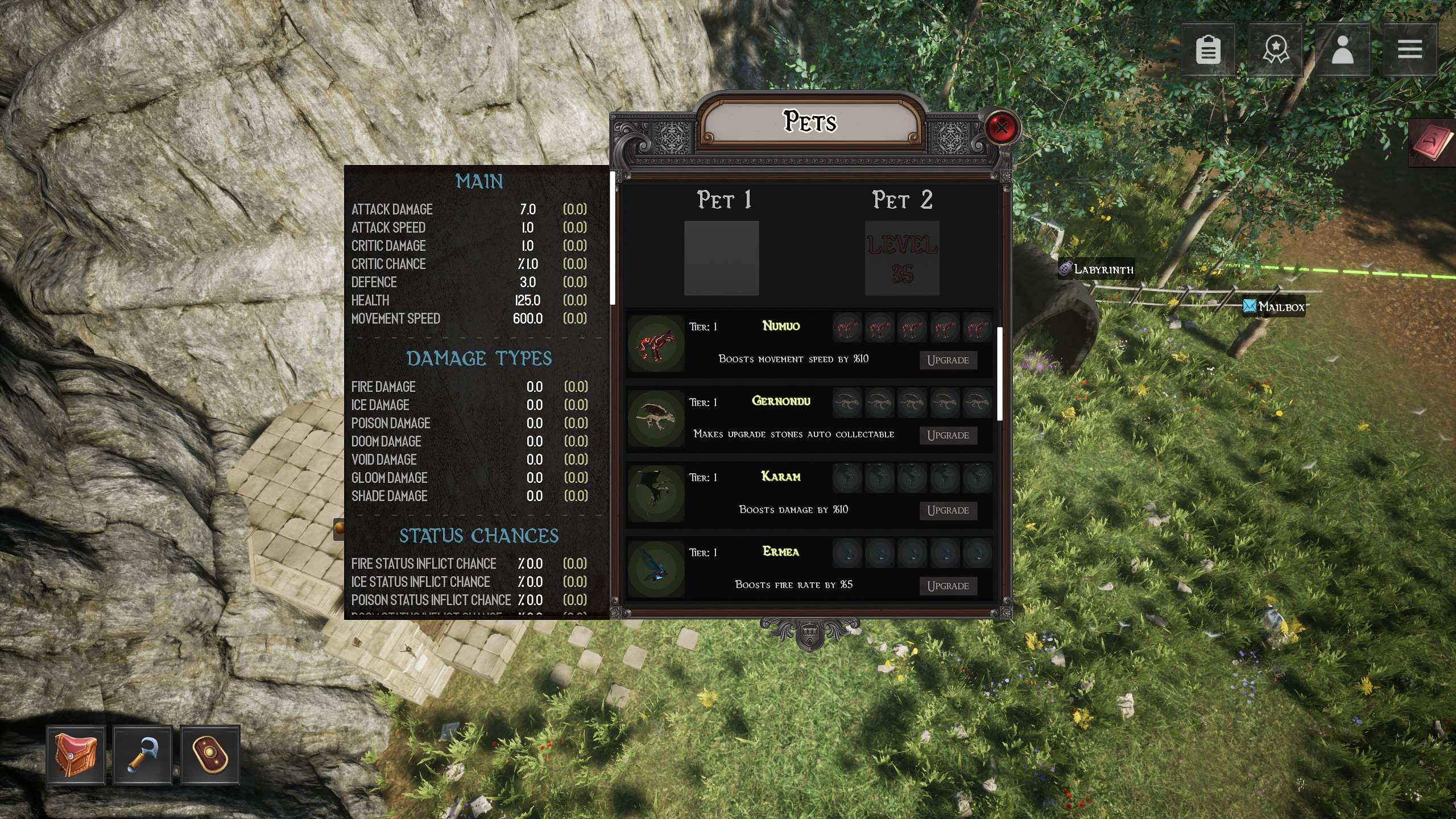The width and height of the screenshot is (1456, 819).
Task: Click the first upgrade stone slot beside Numuo
Action: pos(847,328)
